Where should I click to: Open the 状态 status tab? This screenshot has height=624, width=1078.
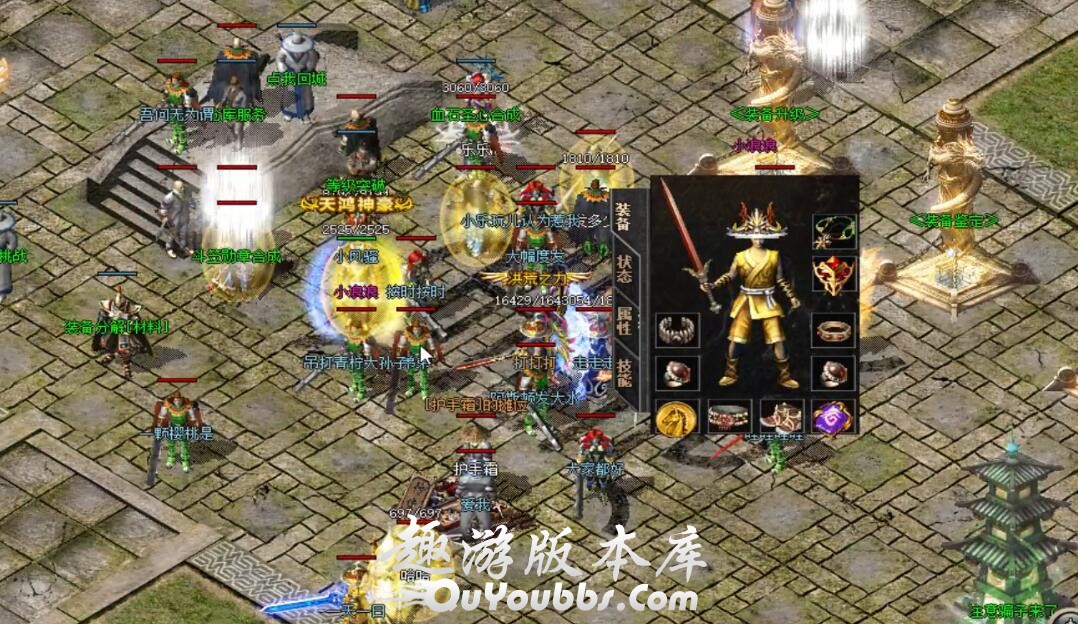pyautogui.click(x=623, y=266)
